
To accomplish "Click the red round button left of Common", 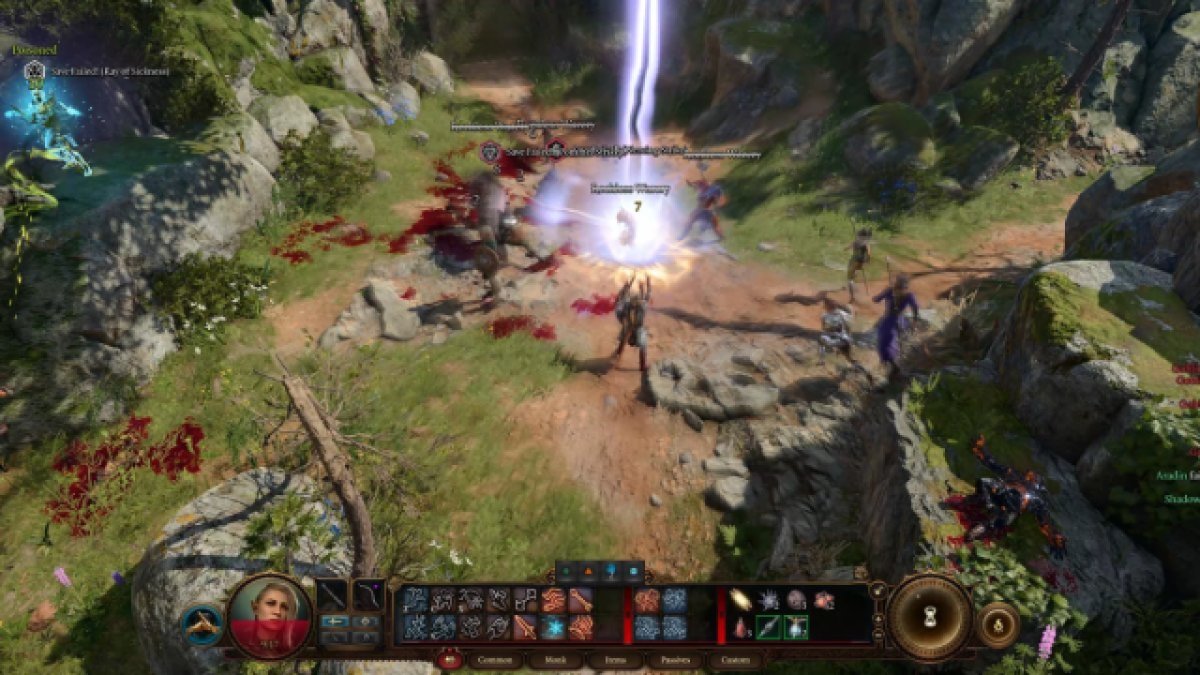I will point(447,660).
